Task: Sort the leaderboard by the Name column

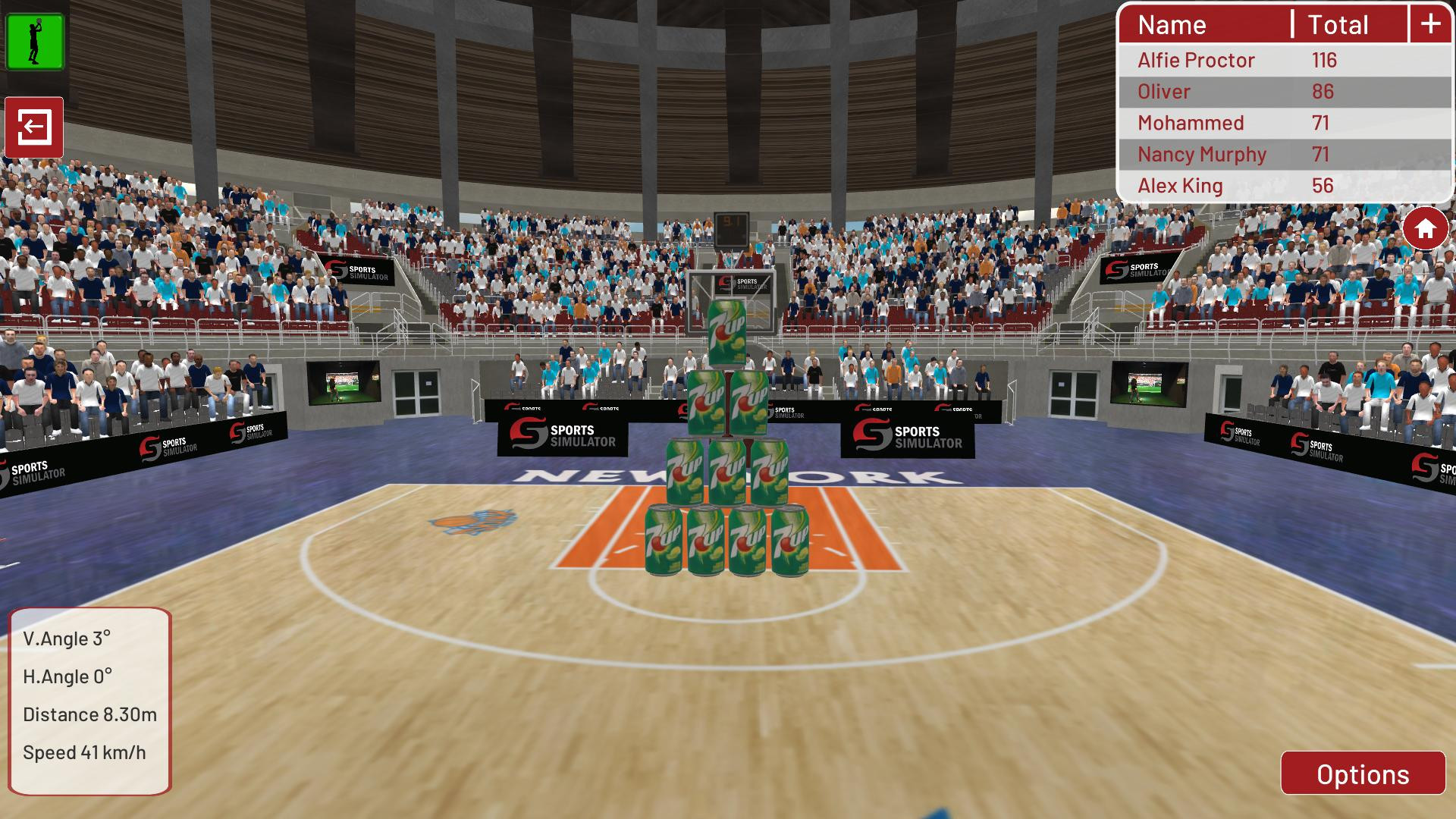Action: click(1172, 25)
